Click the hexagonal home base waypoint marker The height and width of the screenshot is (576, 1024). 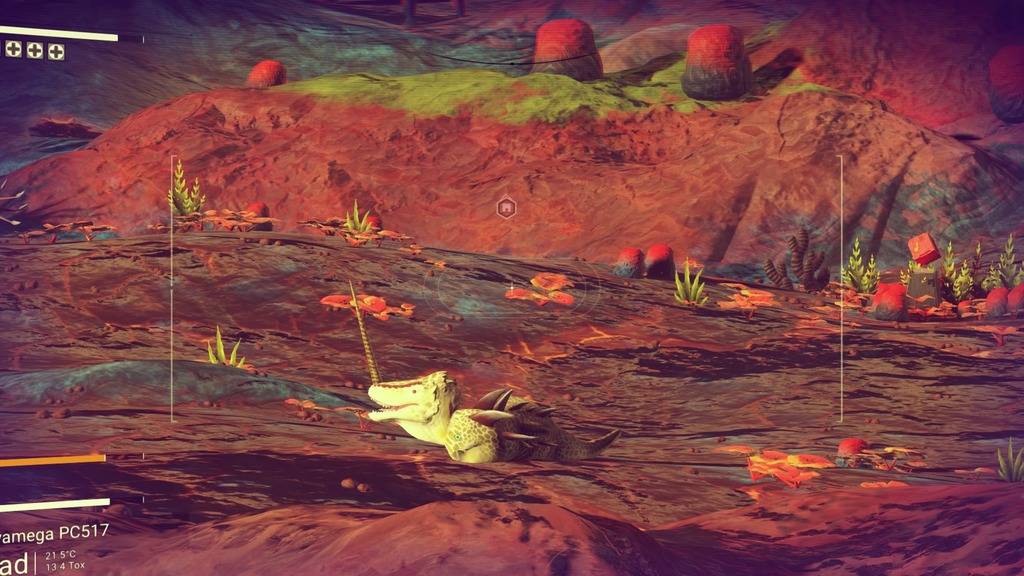(x=506, y=207)
